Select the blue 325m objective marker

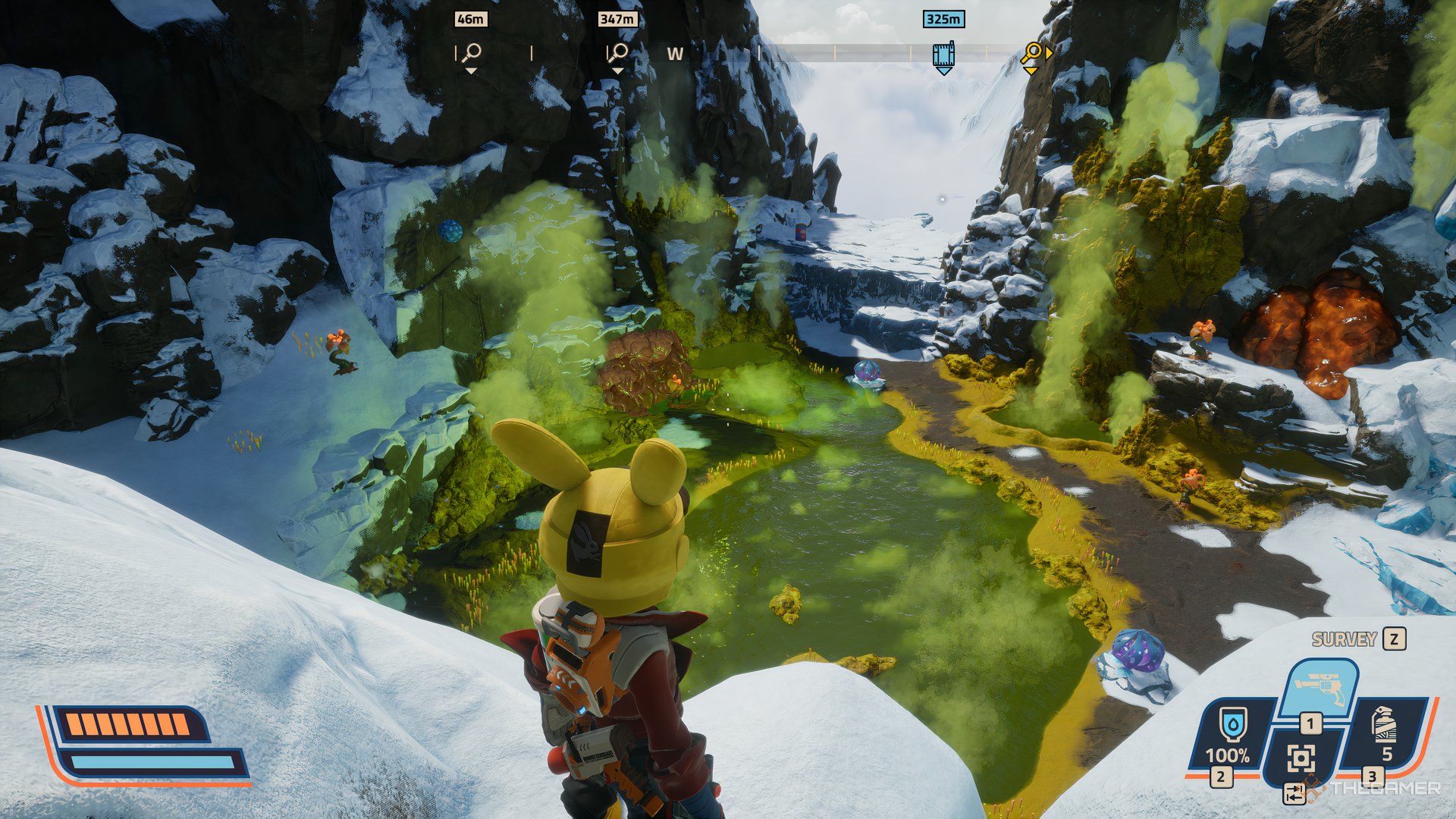(943, 55)
